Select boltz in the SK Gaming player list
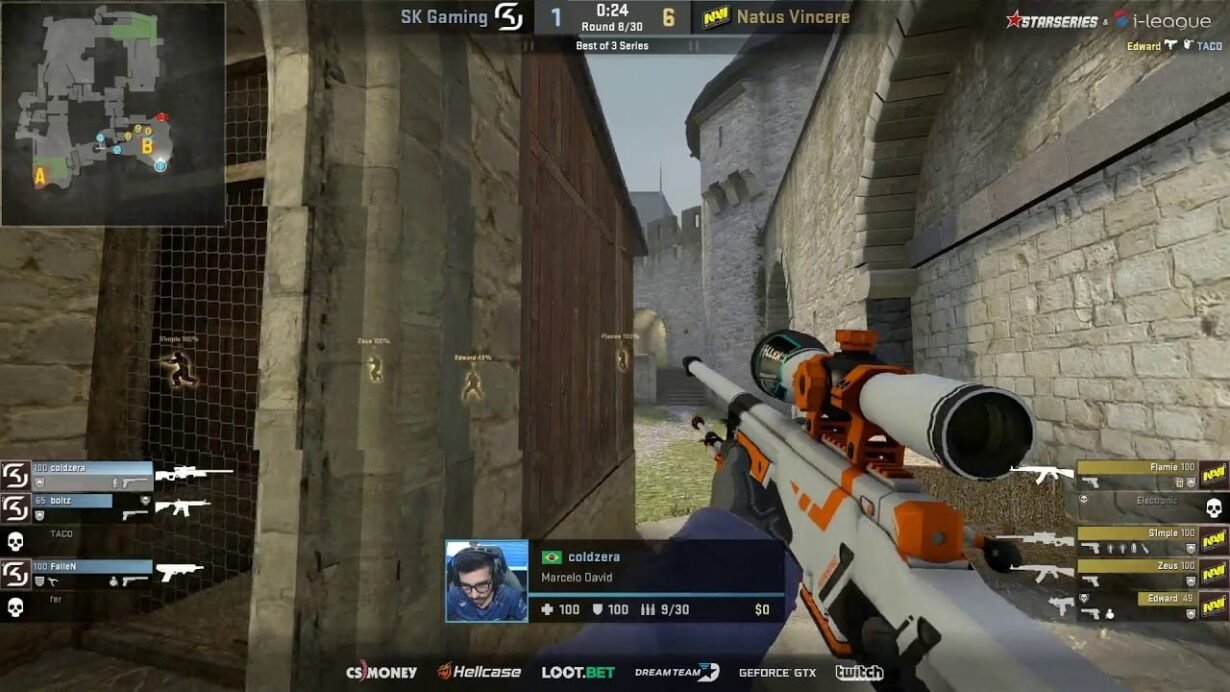The image size is (1230, 692). tap(82, 507)
